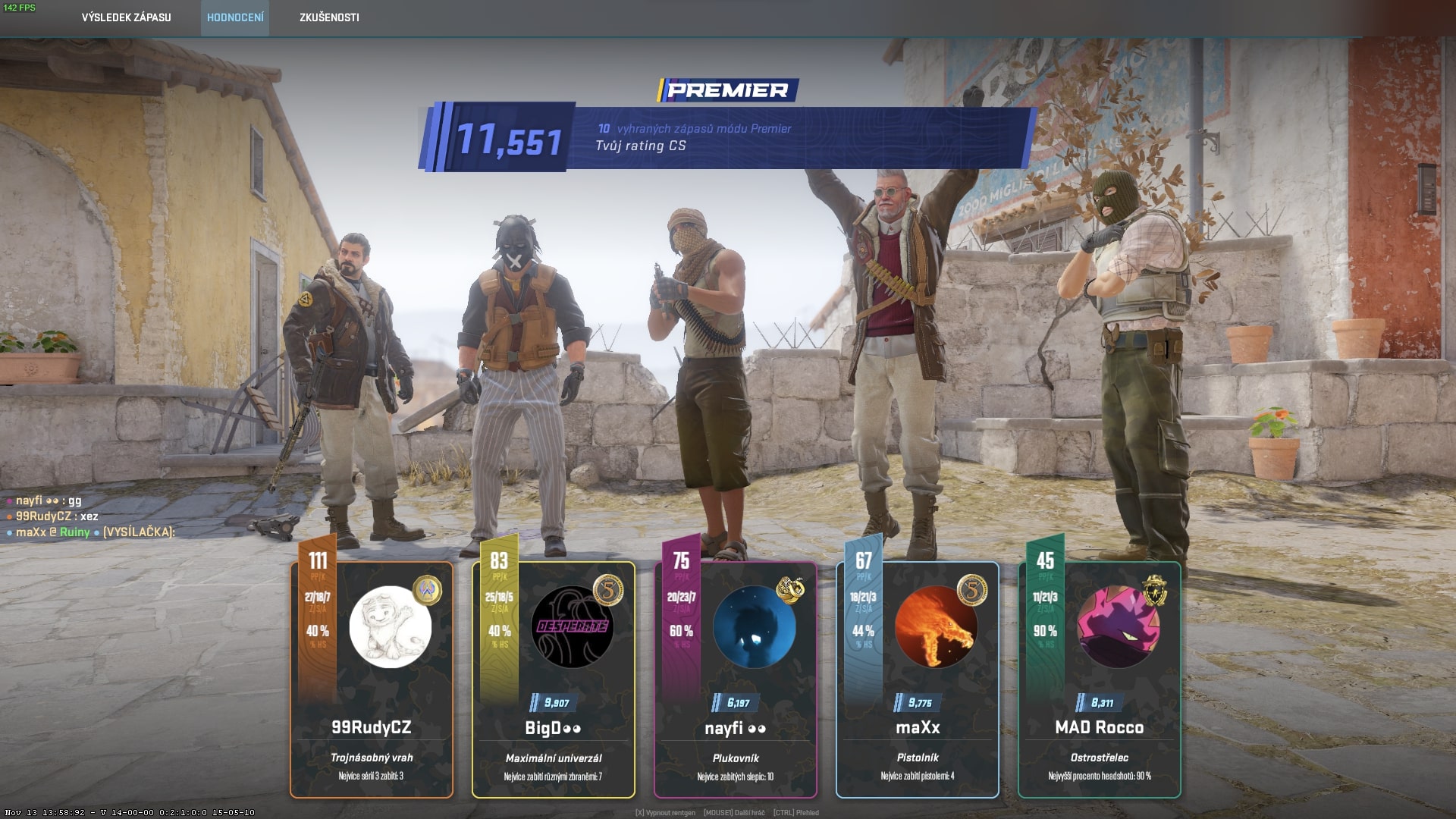
Task: Click nayfi's dark blue avatar
Action: pos(754,627)
